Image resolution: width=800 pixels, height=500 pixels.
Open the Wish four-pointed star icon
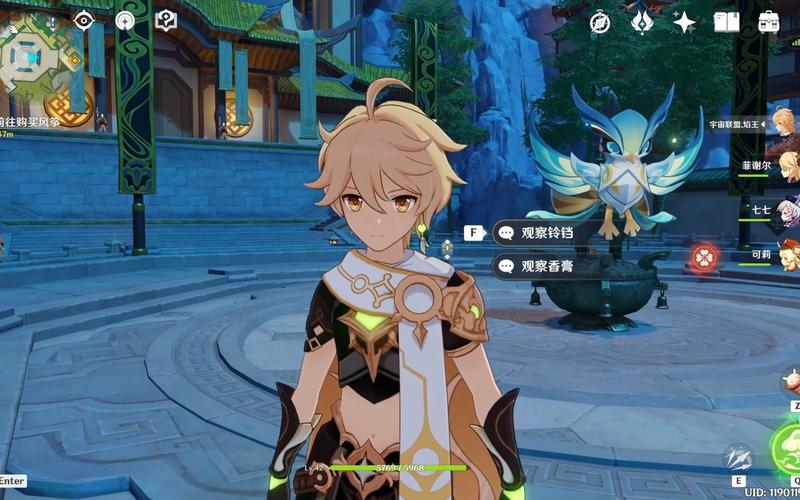pyautogui.click(x=685, y=22)
